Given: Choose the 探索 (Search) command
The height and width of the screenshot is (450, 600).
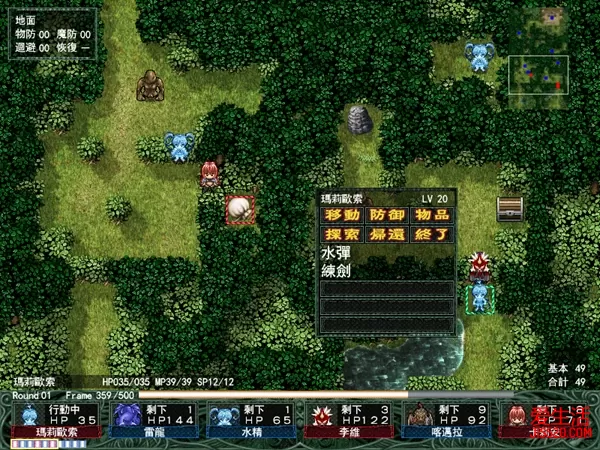Looking at the screenshot, I should pyautogui.click(x=342, y=234).
